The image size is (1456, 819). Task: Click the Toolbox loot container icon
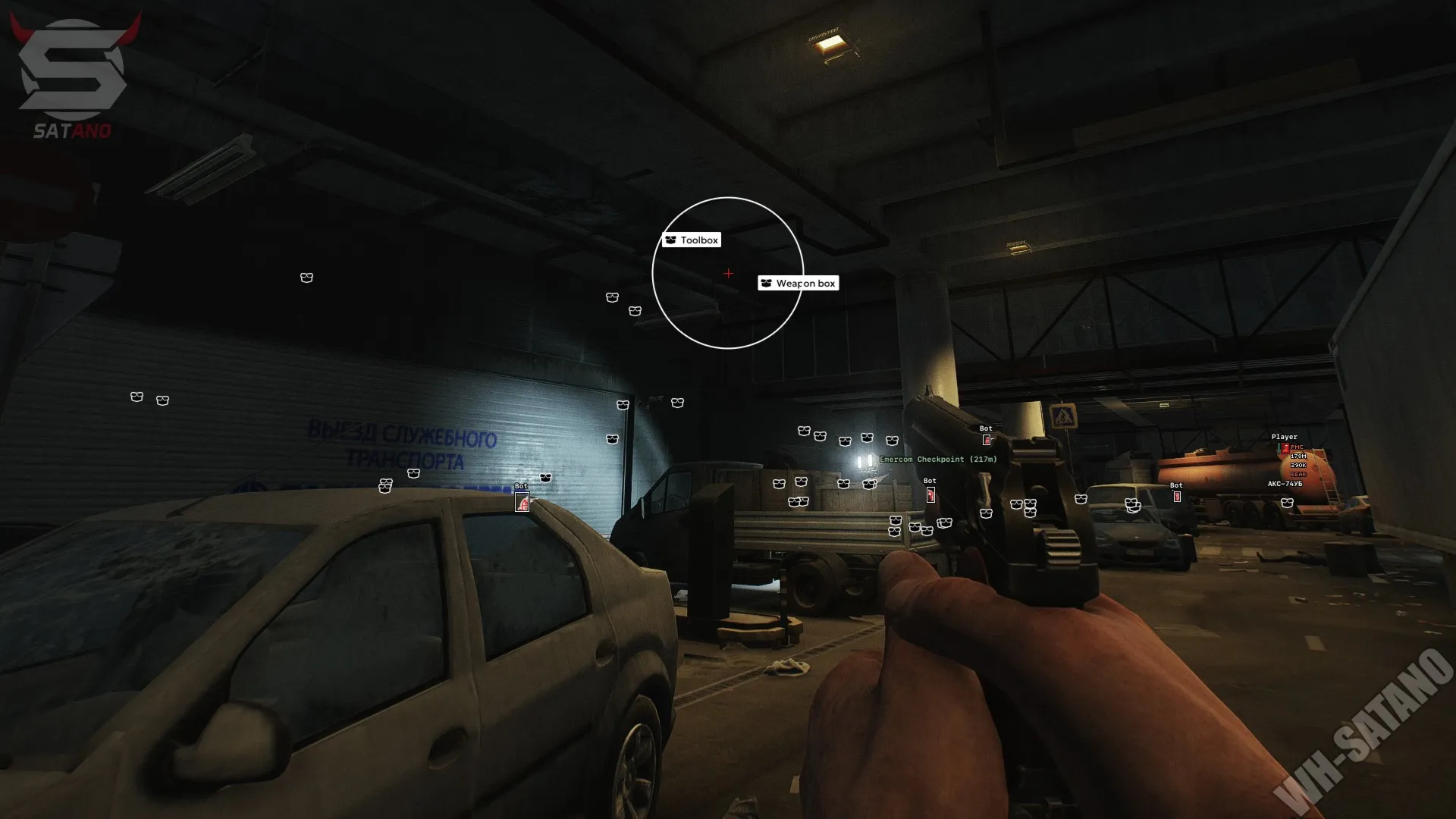[x=670, y=240]
